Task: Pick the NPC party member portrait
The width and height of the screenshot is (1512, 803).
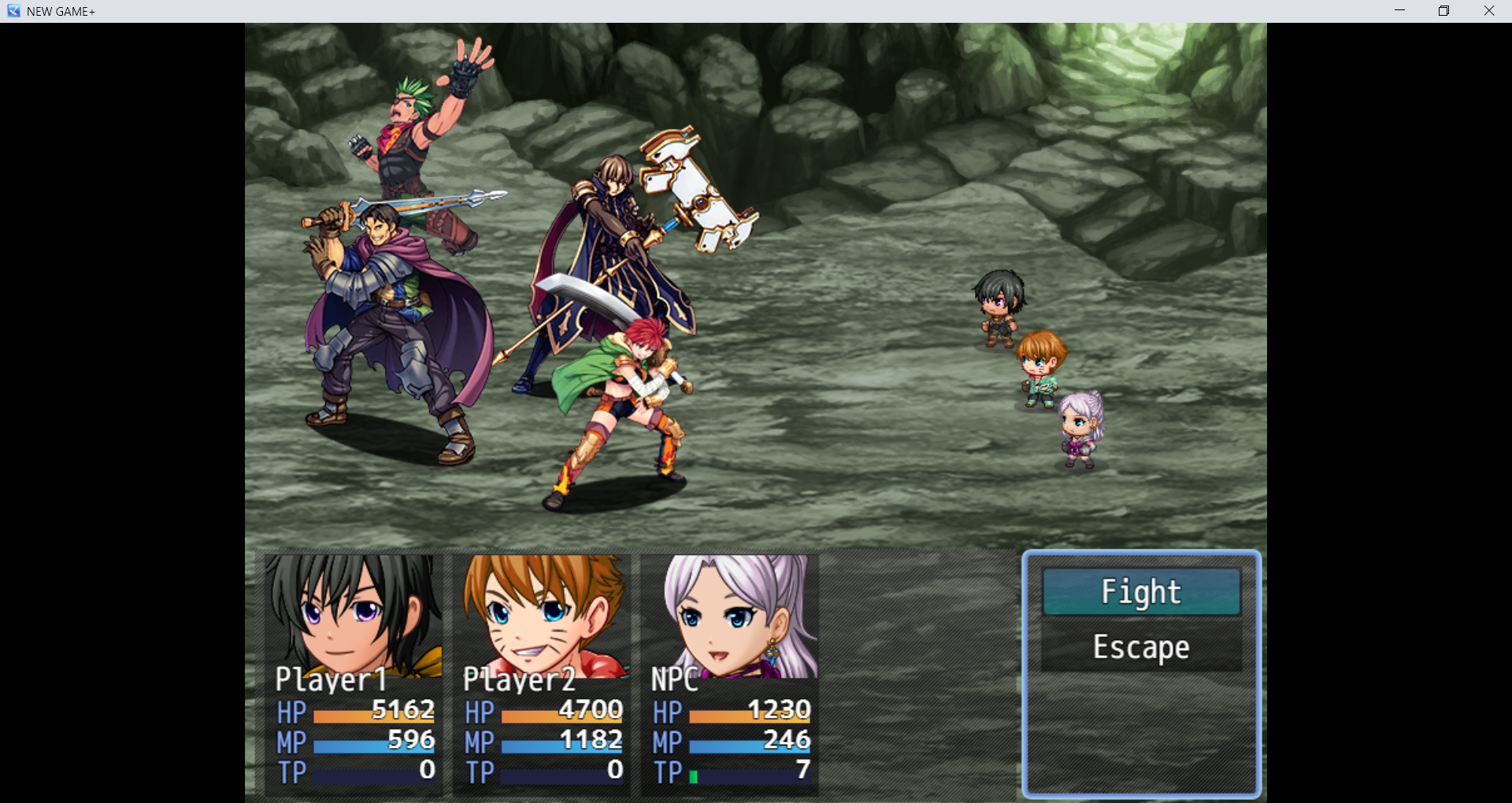Action: (x=730, y=616)
